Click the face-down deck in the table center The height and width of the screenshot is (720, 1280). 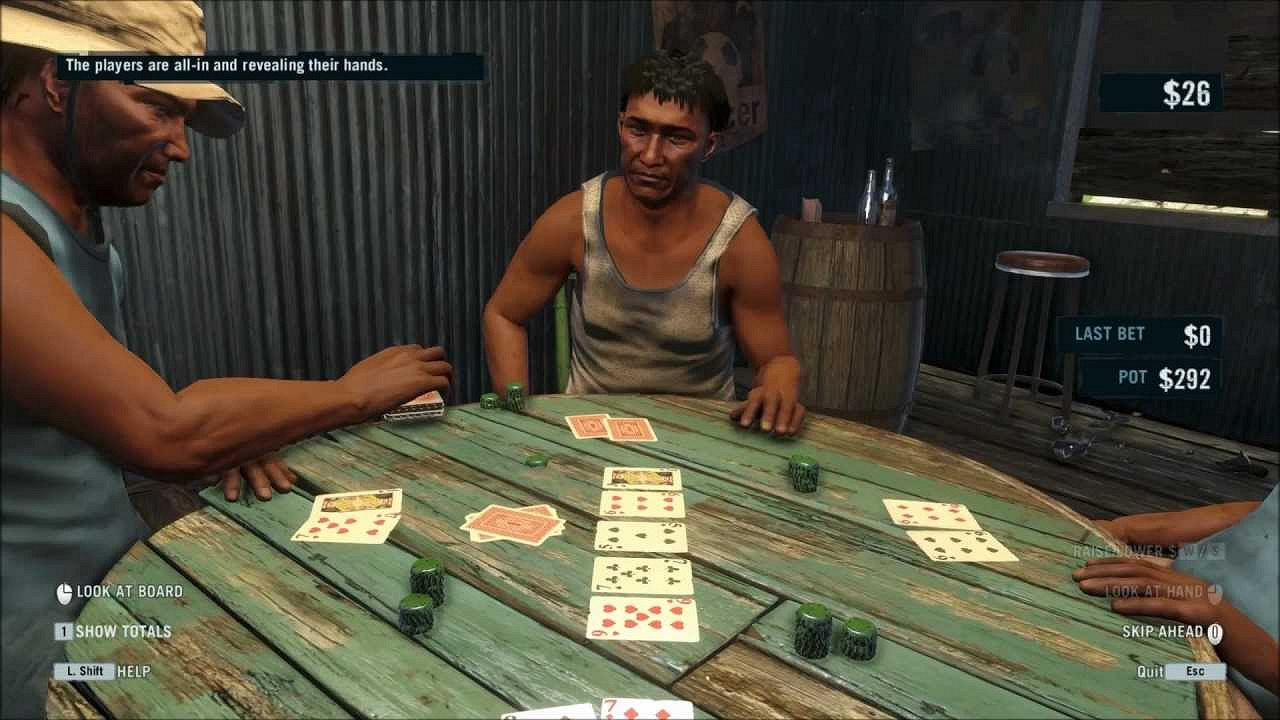click(510, 522)
